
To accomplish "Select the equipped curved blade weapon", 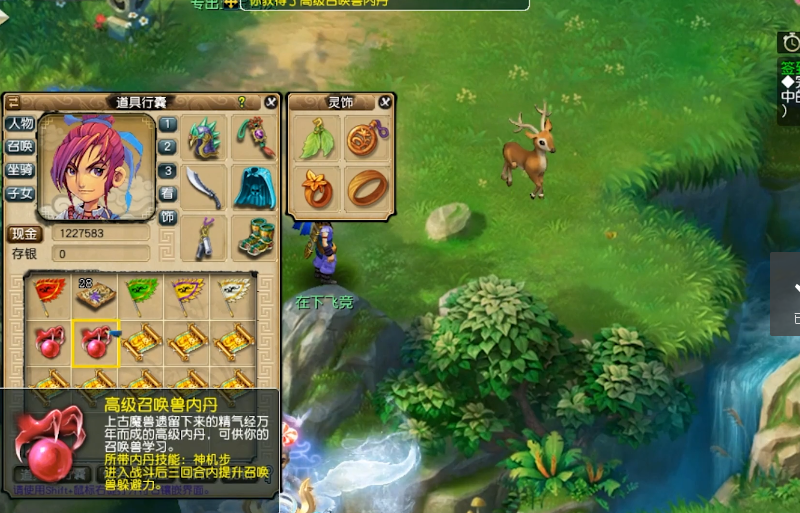I will 205,187.
